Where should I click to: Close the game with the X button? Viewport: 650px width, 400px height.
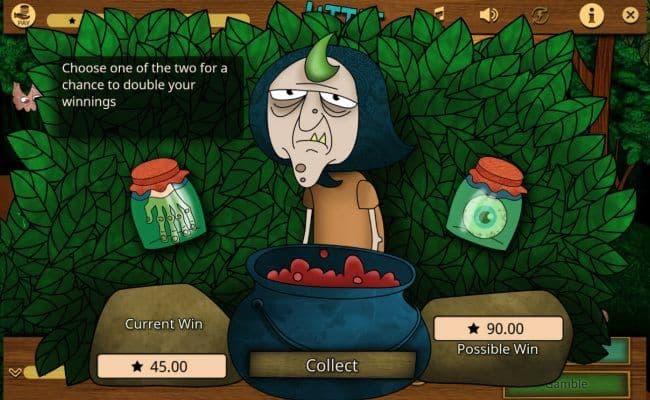629,15
